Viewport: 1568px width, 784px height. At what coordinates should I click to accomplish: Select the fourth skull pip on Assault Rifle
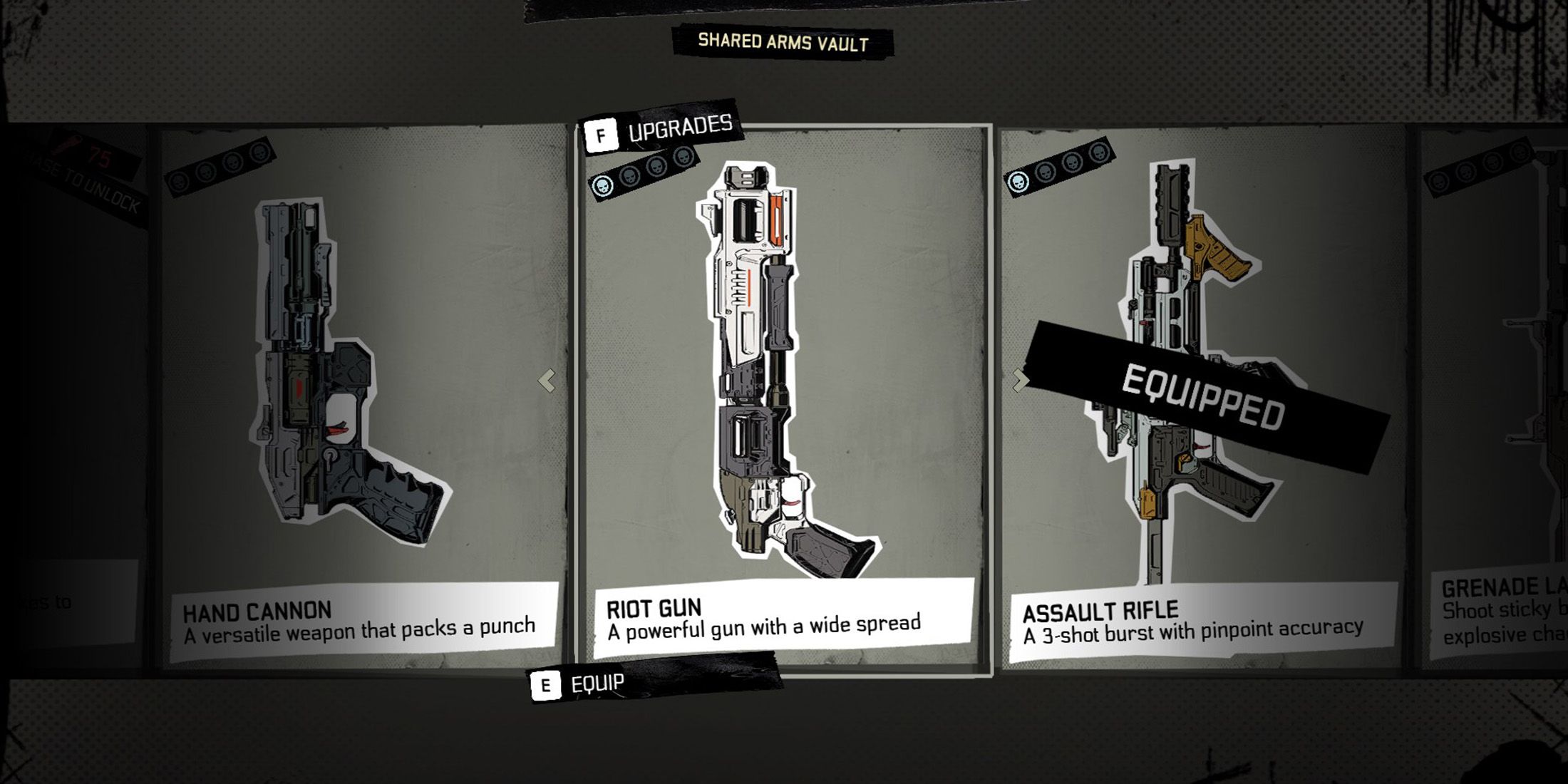1099,153
